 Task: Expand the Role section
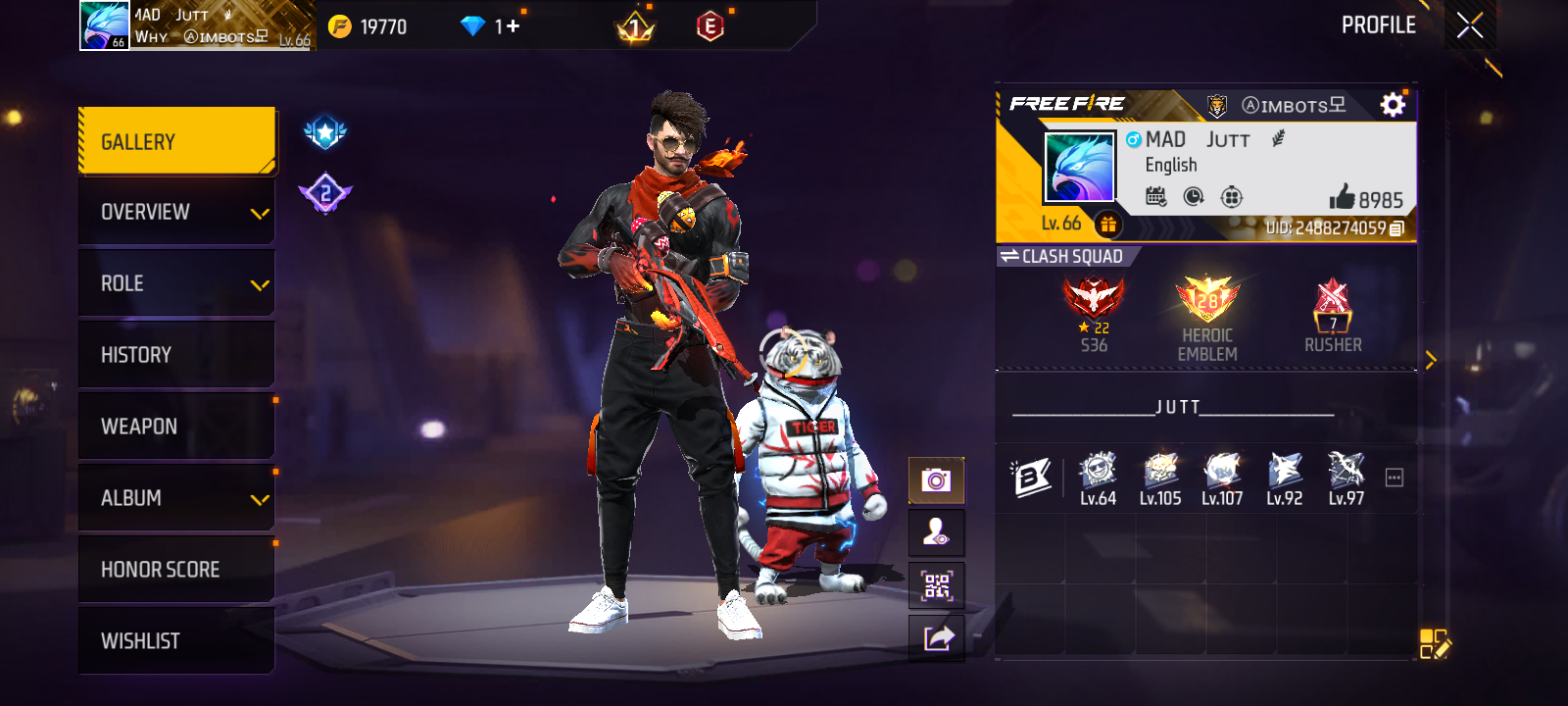coord(176,283)
